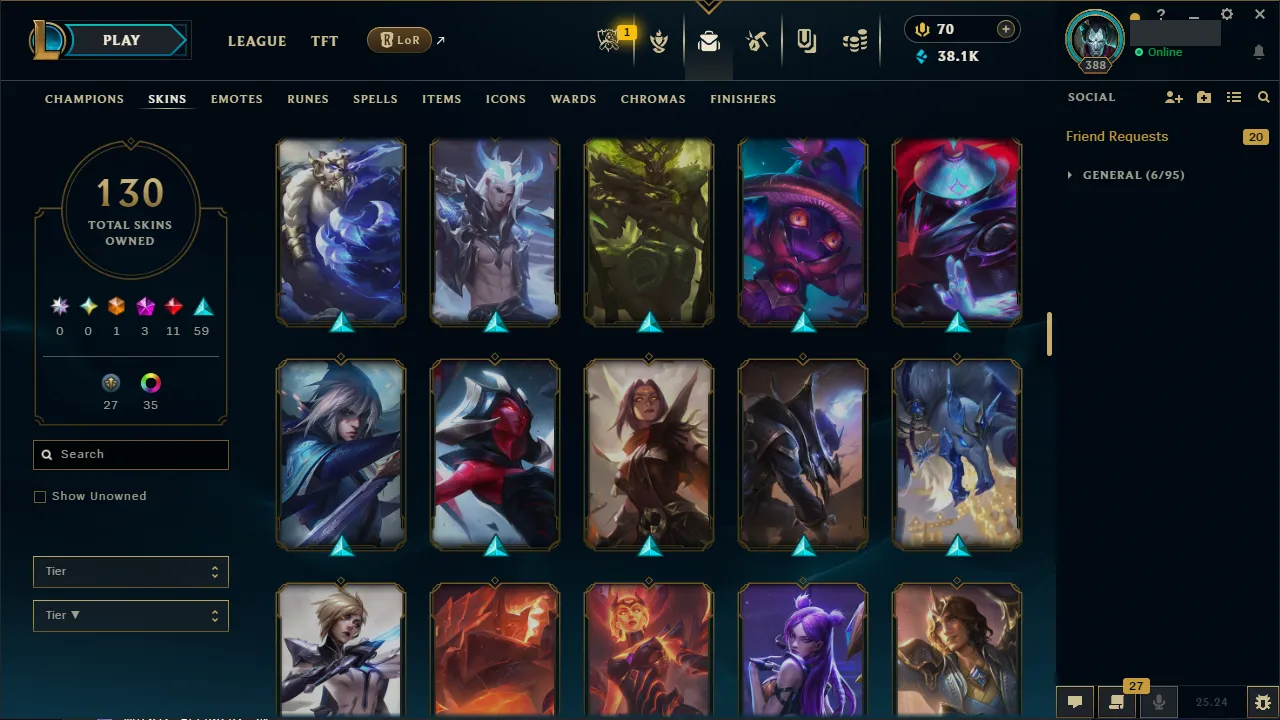Click the magnifying glass search icon in Social
Image resolution: width=1280 pixels, height=720 pixels.
point(1263,97)
